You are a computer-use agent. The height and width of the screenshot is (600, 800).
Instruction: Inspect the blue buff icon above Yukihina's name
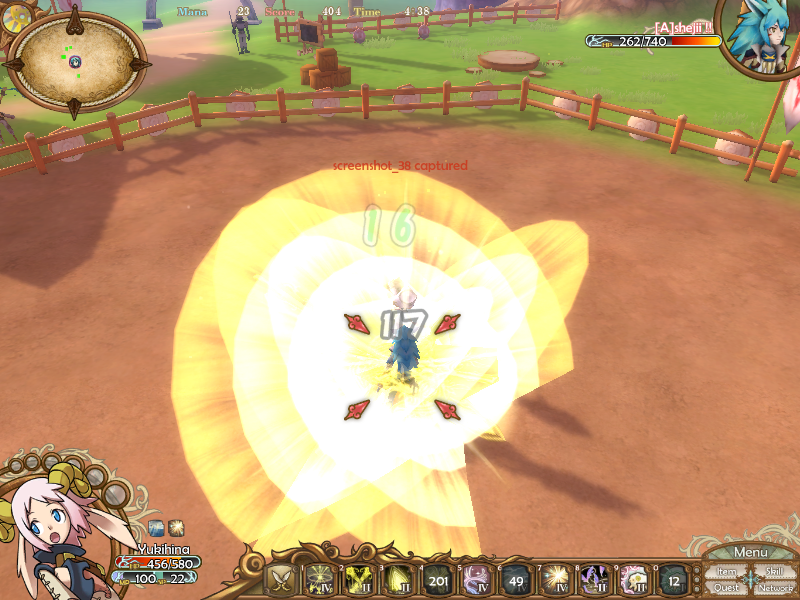(x=157, y=526)
